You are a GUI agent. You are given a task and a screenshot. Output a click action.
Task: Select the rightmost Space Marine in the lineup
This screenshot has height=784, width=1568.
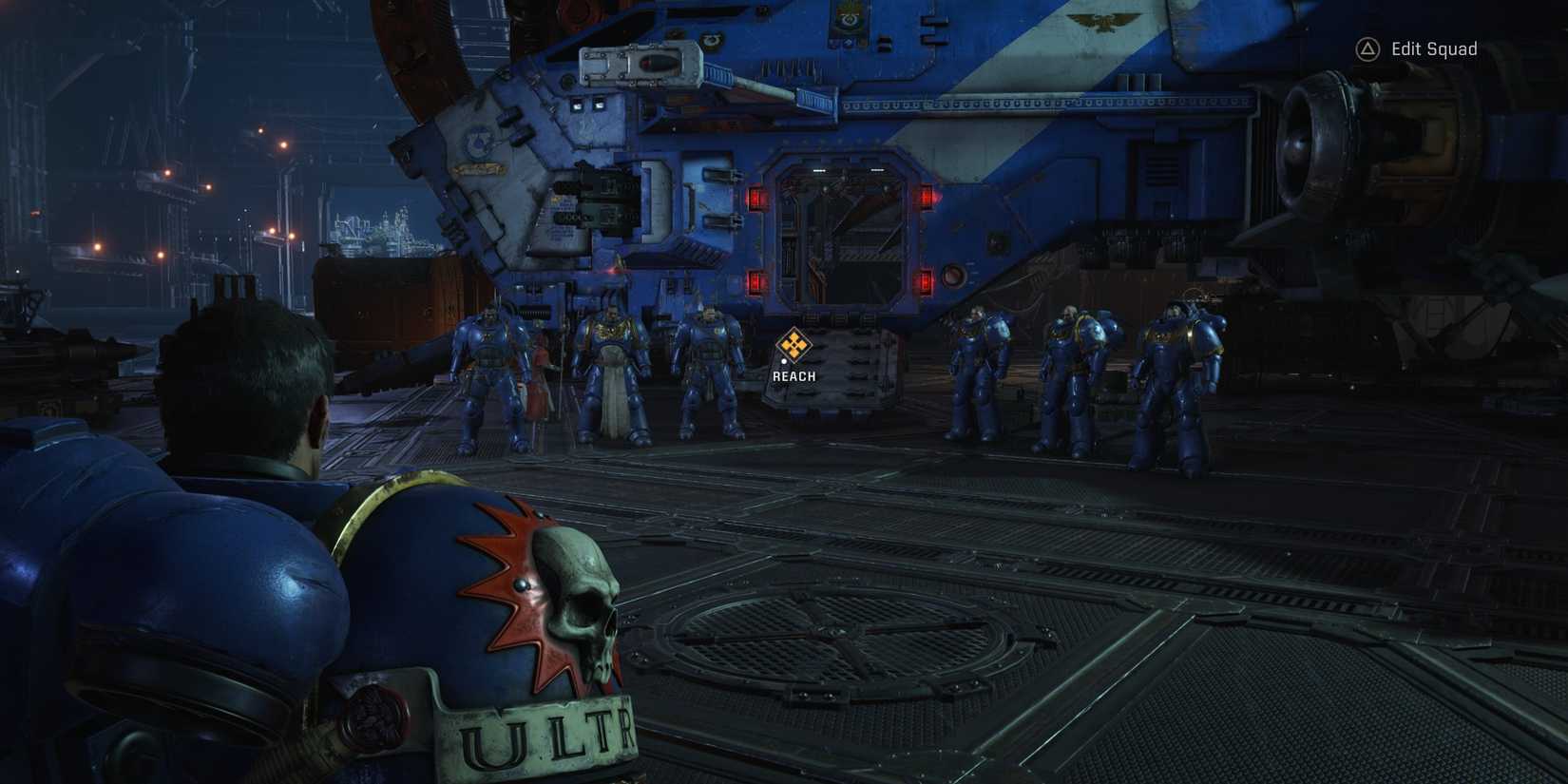[x=1178, y=380]
